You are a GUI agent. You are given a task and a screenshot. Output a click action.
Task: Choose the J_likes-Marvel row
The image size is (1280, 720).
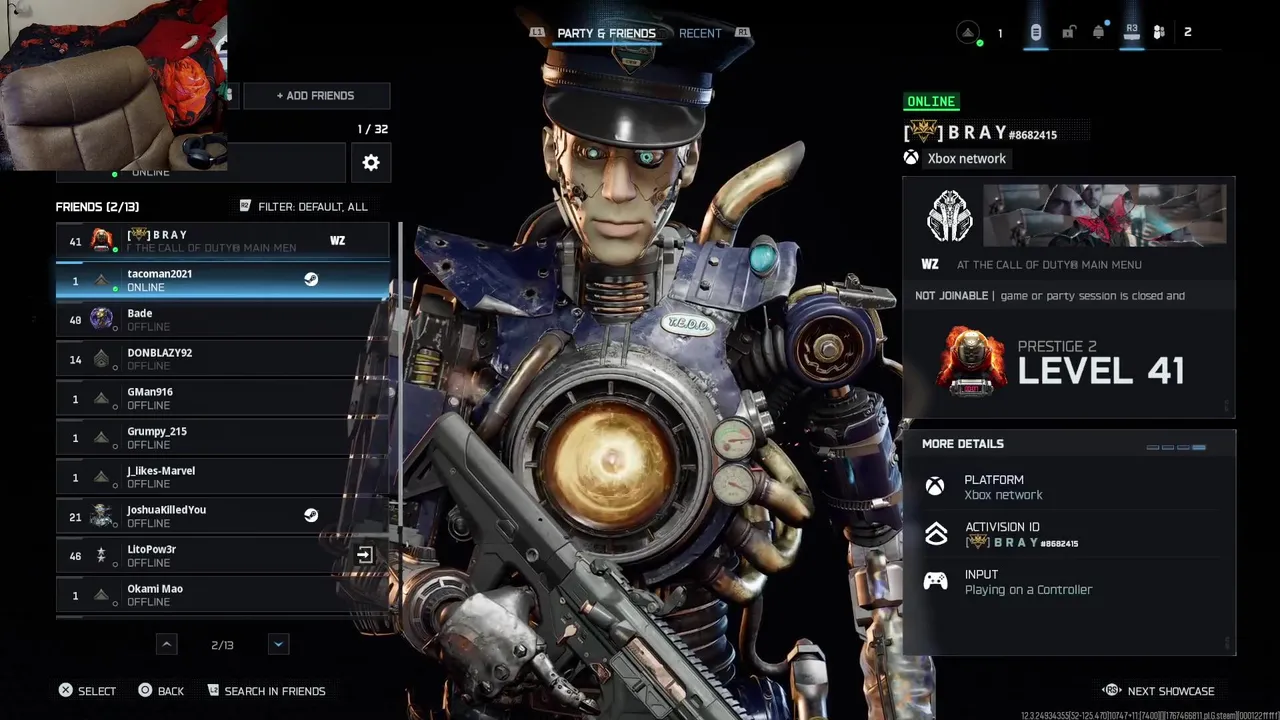[x=222, y=477]
